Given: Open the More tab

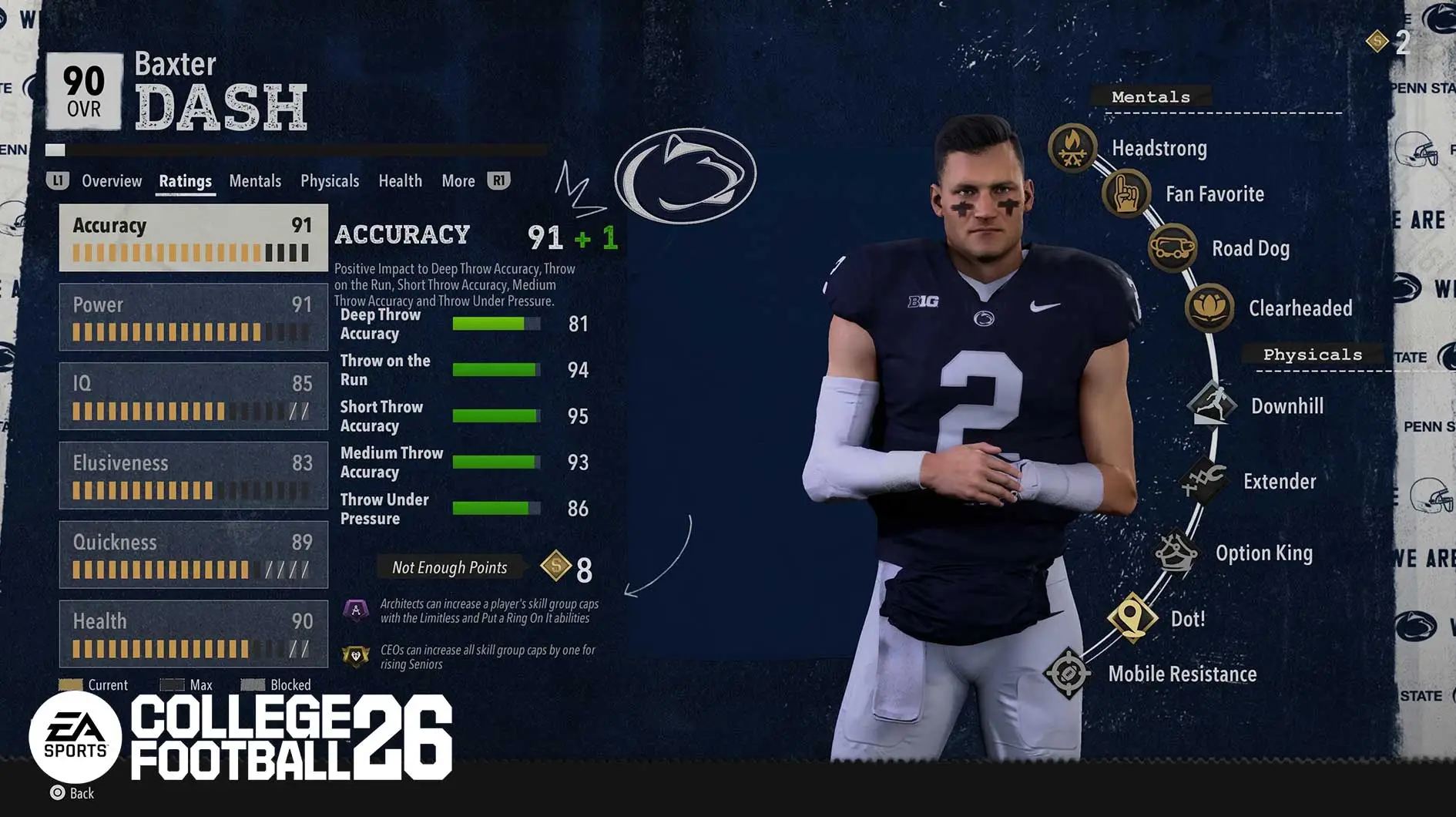Looking at the screenshot, I should pyautogui.click(x=458, y=181).
